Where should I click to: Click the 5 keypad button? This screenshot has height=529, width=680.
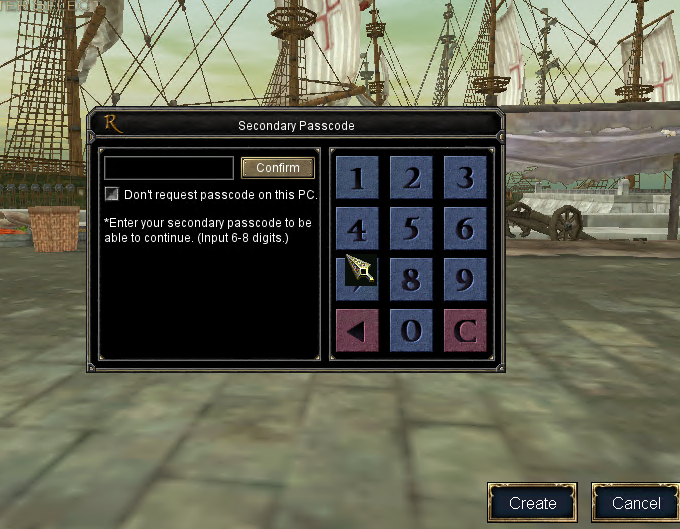point(411,228)
